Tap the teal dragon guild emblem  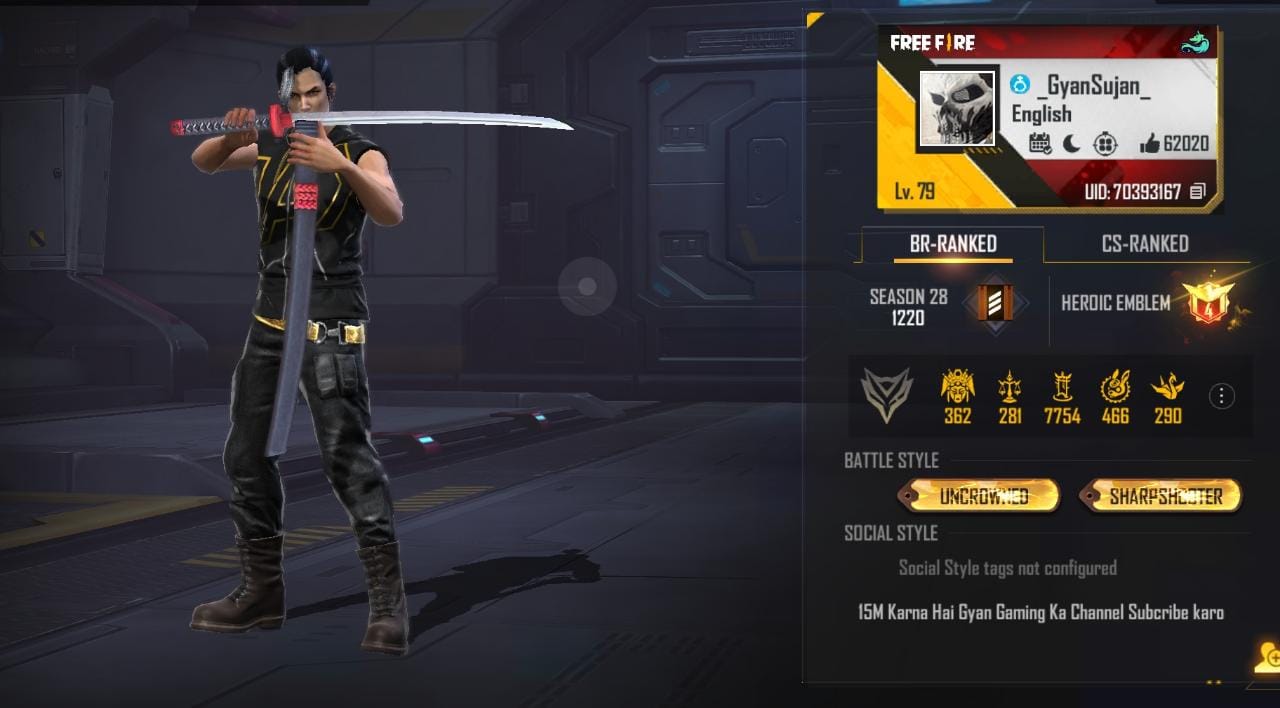coord(1194,43)
